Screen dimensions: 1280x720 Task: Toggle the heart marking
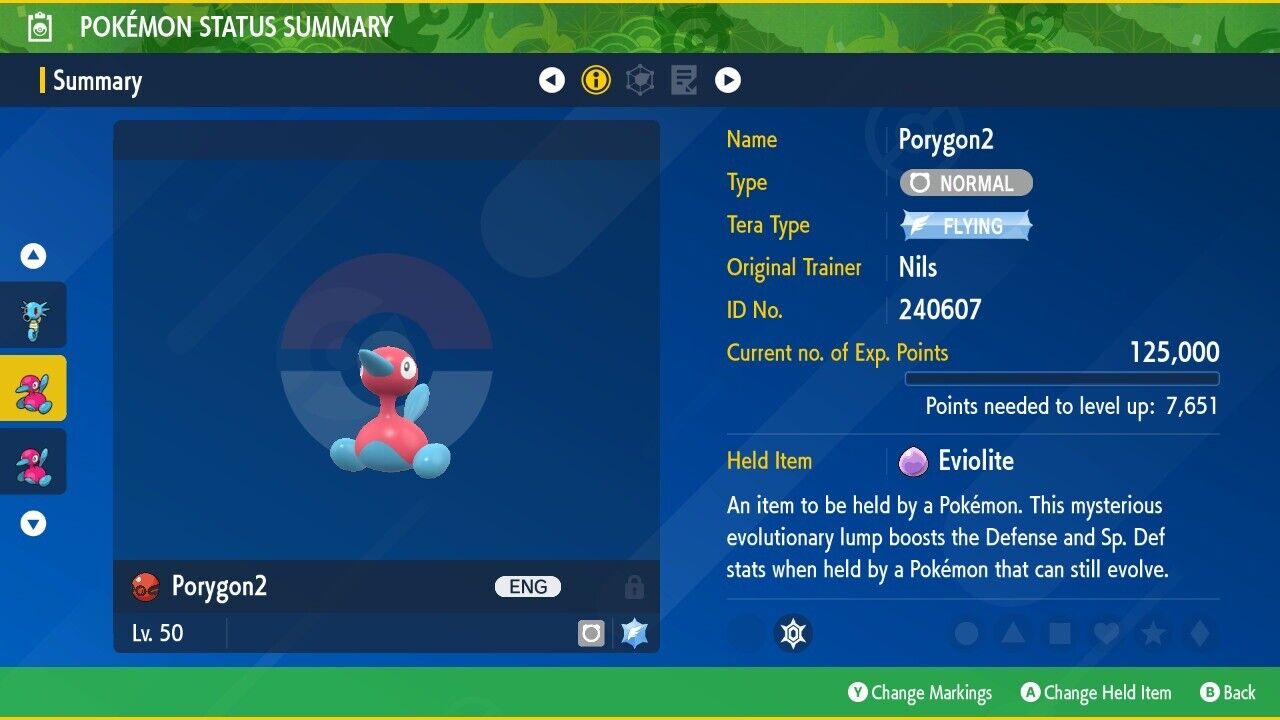tap(1106, 633)
